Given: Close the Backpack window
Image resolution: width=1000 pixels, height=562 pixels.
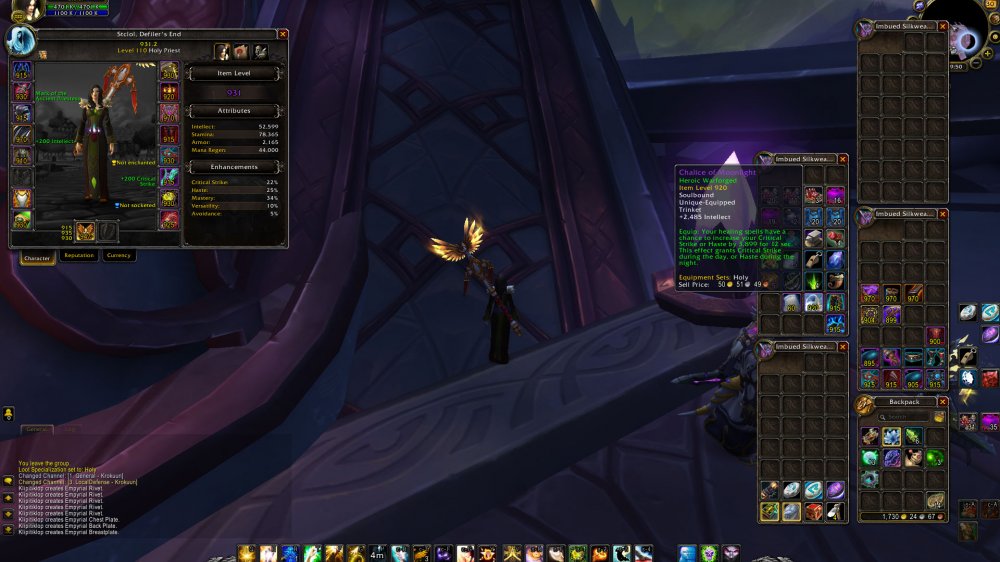Looking at the screenshot, I should pos(942,402).
